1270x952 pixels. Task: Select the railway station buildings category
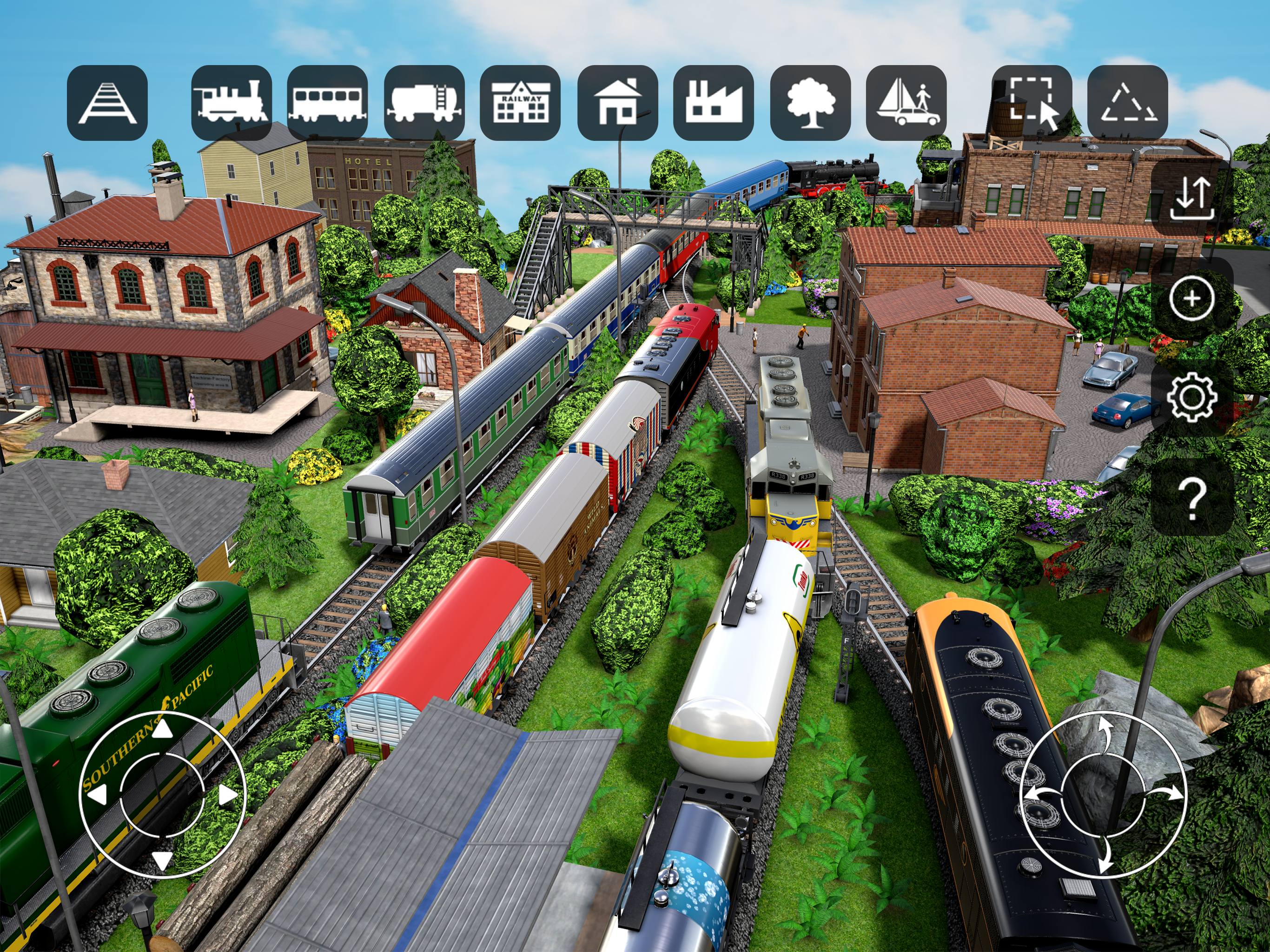click(x=520, y=103)
